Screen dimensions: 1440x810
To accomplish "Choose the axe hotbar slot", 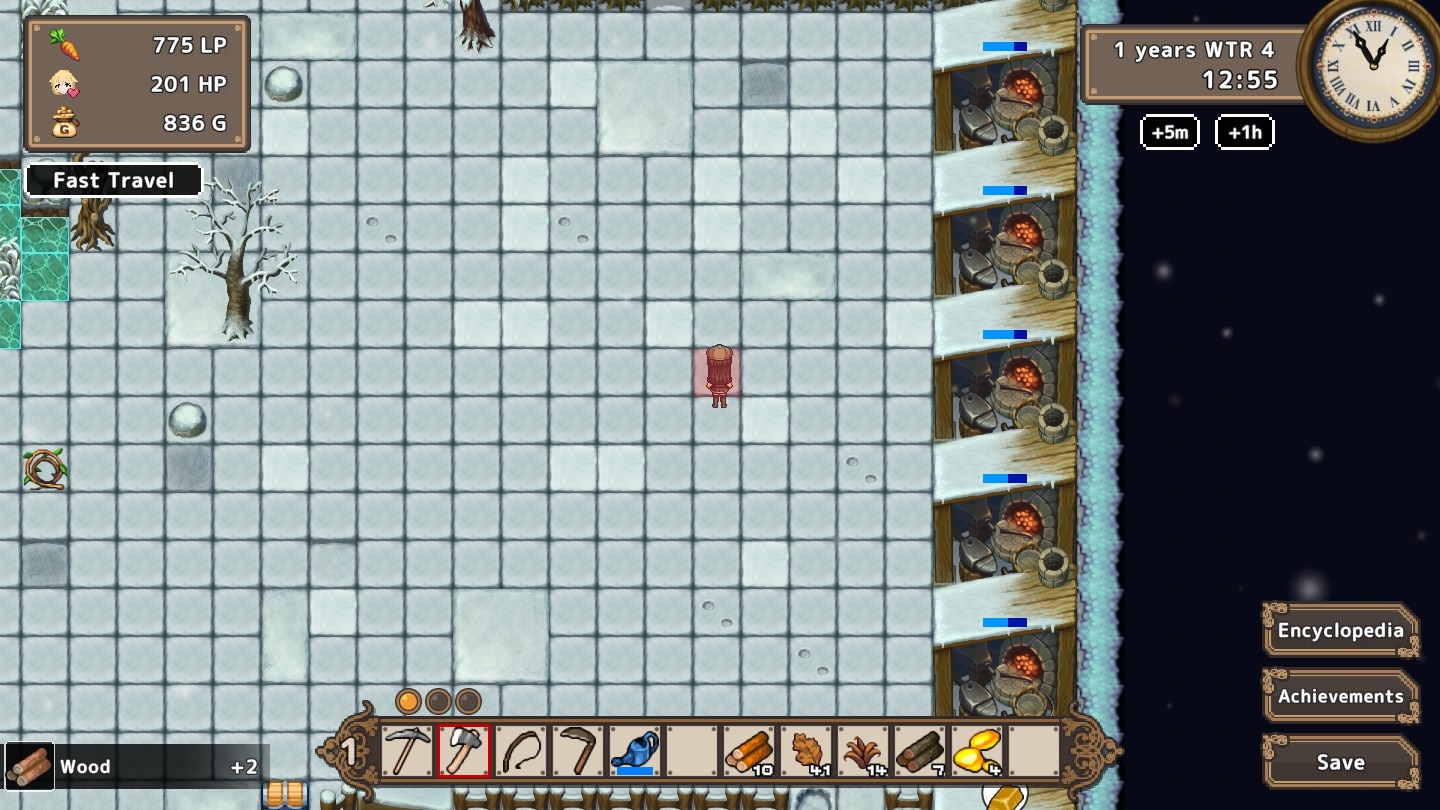I will (464, 752).
